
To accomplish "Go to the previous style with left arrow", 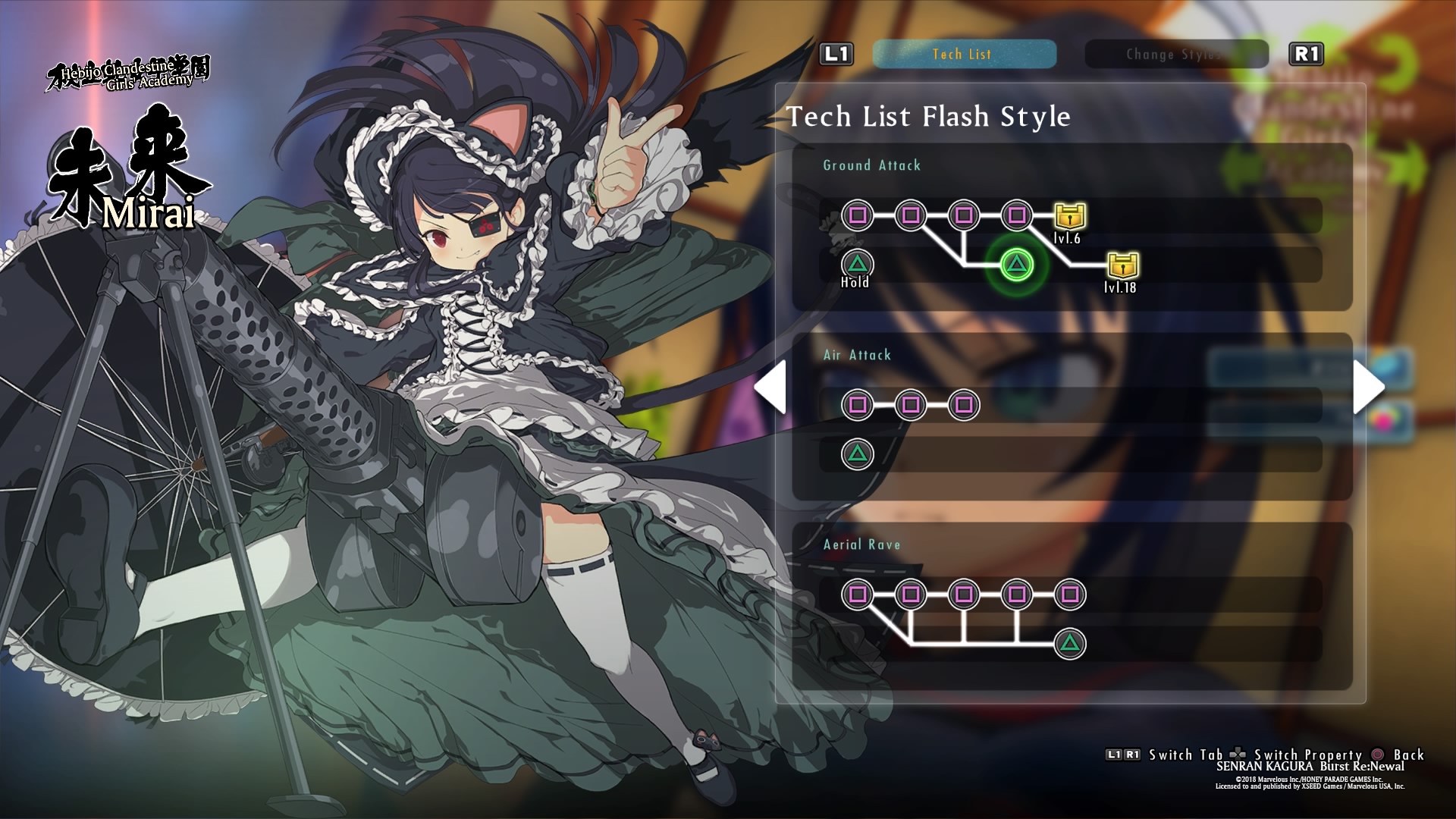I will (x=770, y=388).
